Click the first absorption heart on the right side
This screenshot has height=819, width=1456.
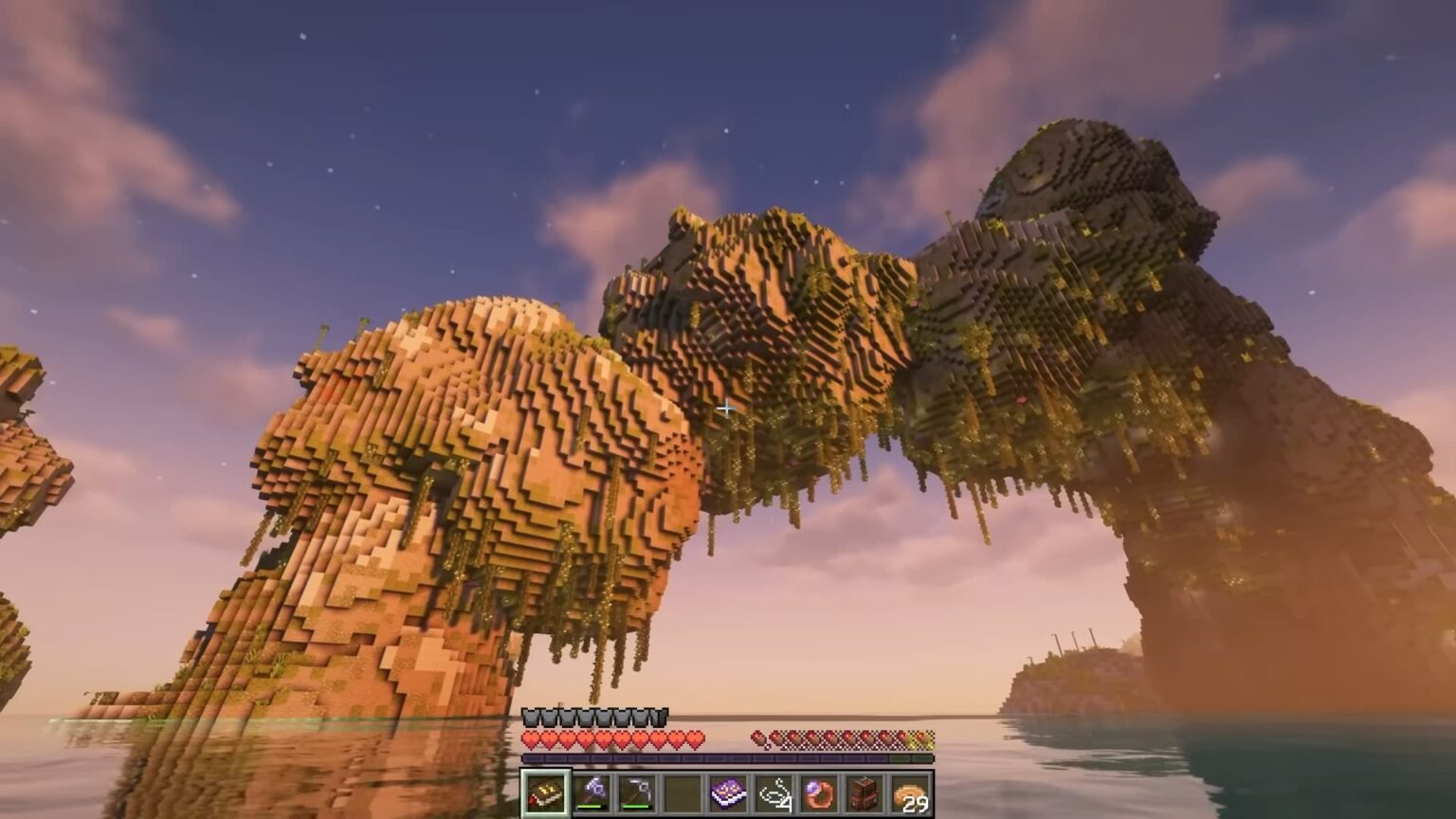tap(757, 737)
